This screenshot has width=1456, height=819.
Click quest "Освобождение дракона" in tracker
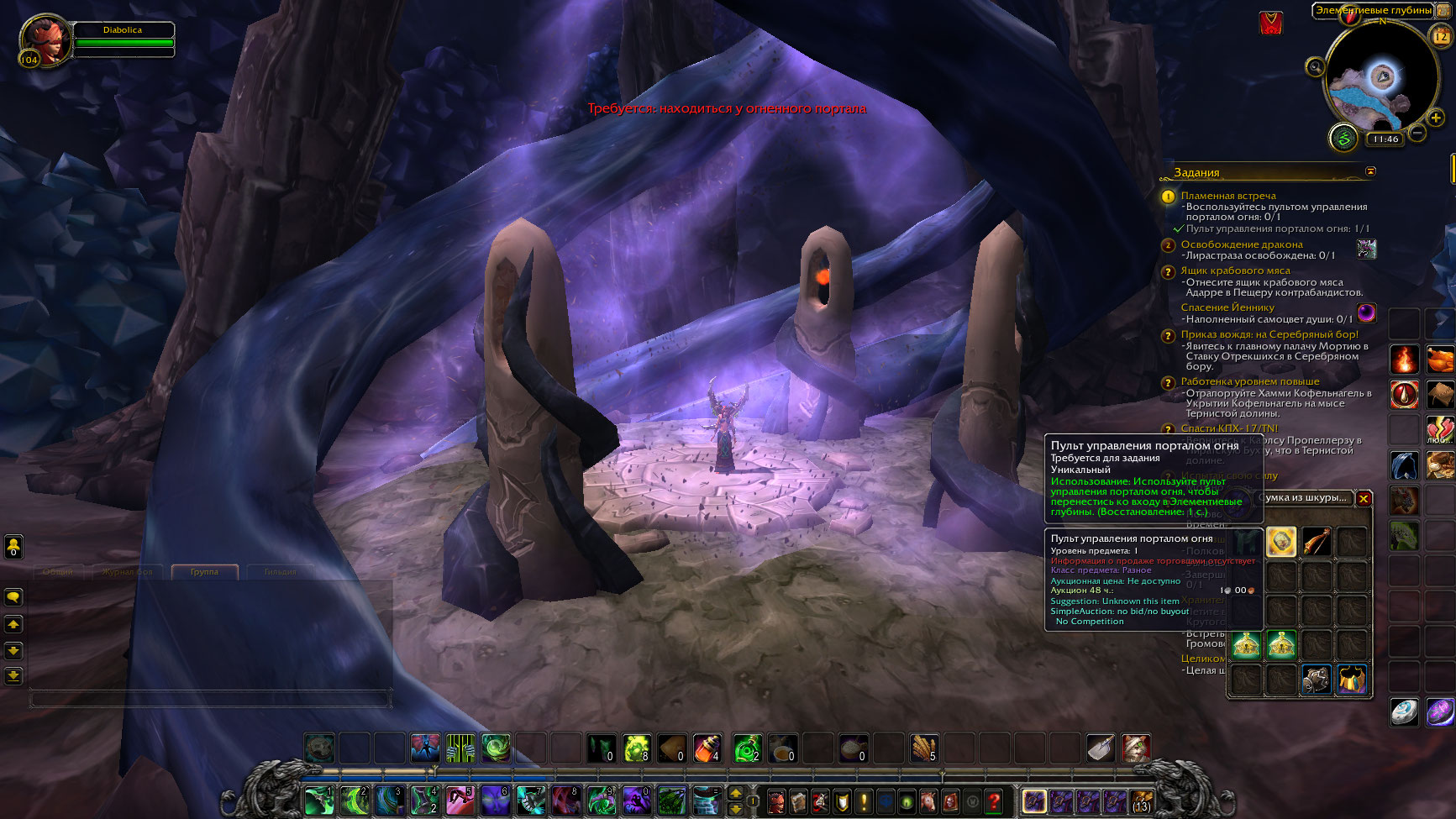point(1241,244)
